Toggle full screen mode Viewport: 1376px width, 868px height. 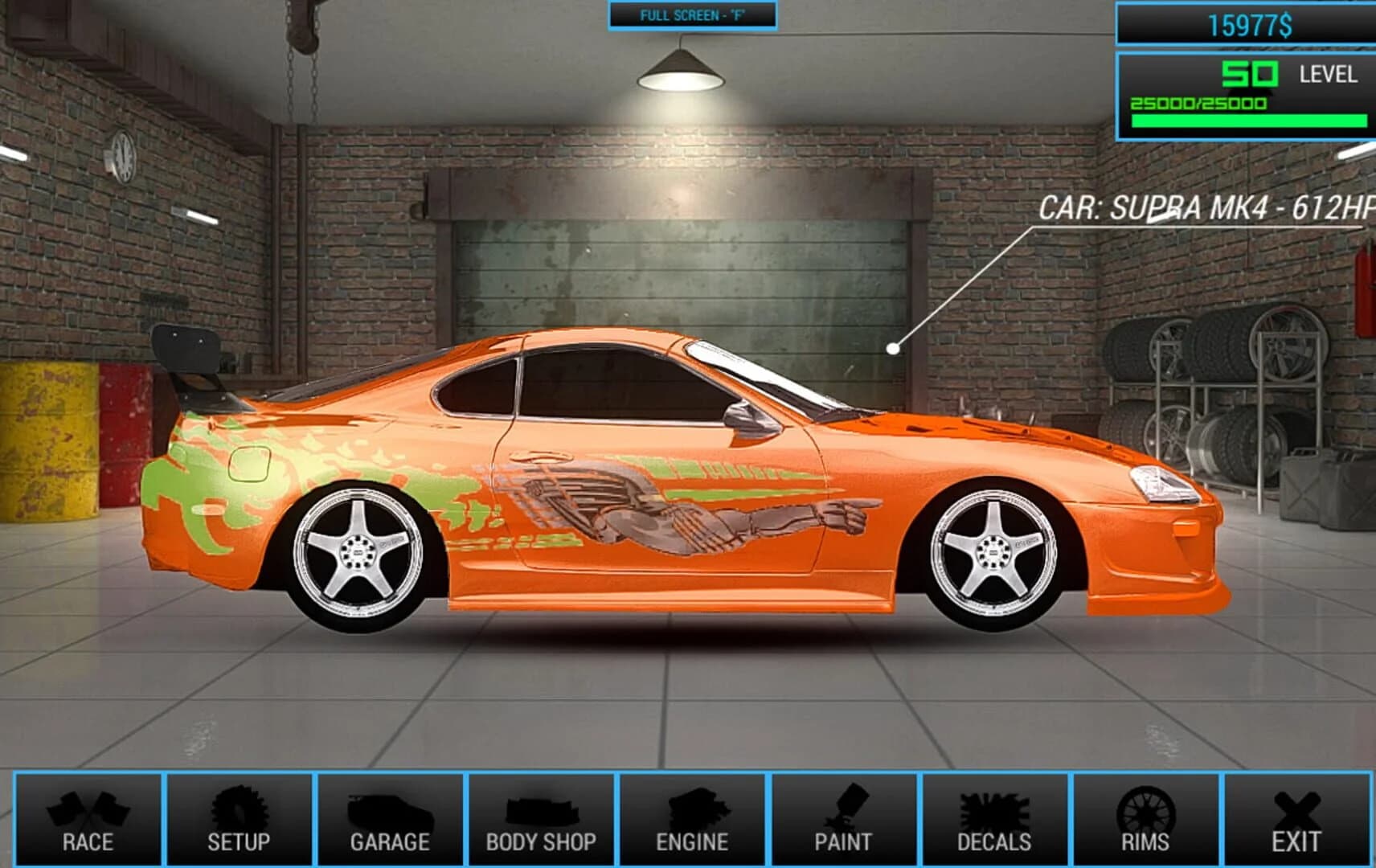click(x=691, y=13)
